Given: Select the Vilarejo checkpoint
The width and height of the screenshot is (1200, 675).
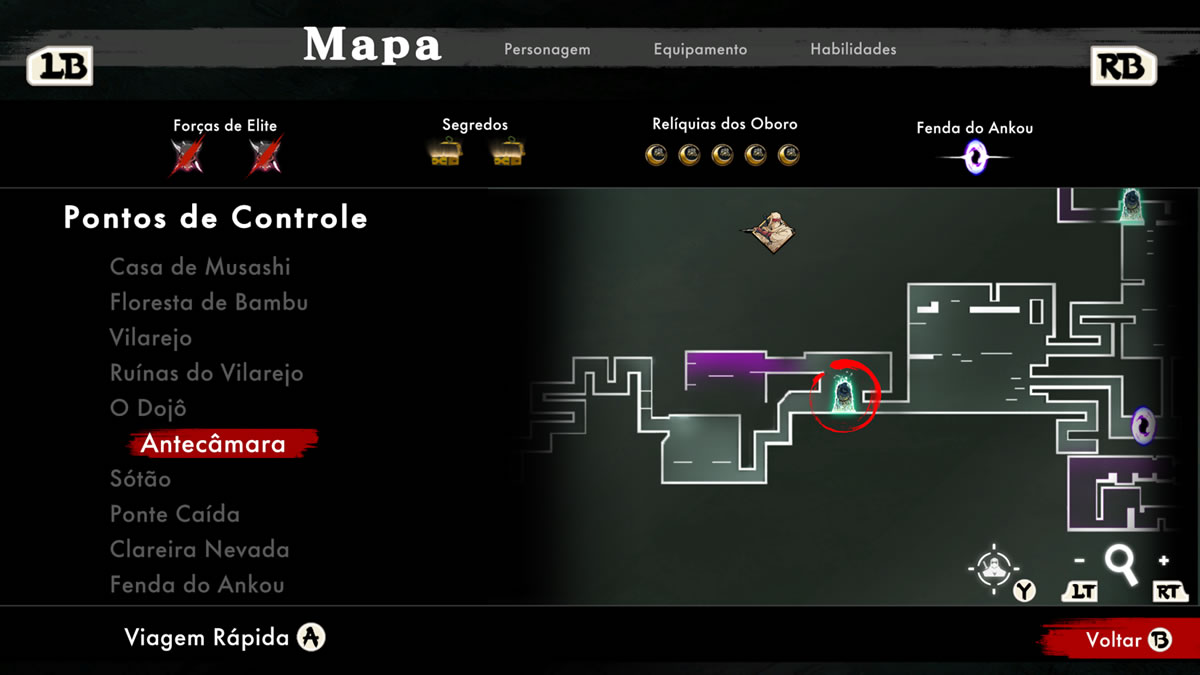Looking at the screenshot, I should (x=151, y=338).
